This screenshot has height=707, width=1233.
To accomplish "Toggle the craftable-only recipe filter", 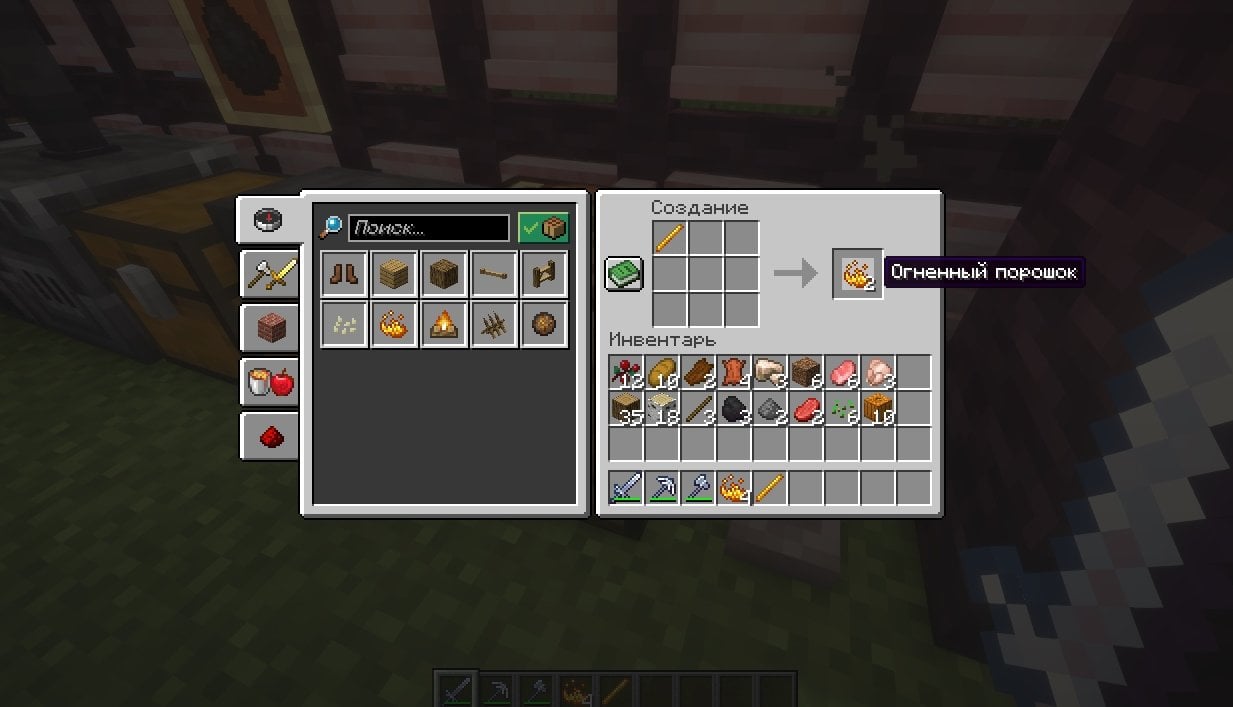I will (x=543, y=228).
